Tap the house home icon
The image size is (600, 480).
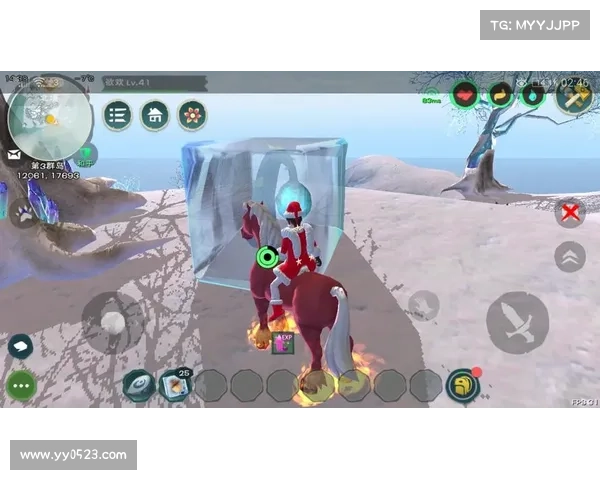[154, 115]
